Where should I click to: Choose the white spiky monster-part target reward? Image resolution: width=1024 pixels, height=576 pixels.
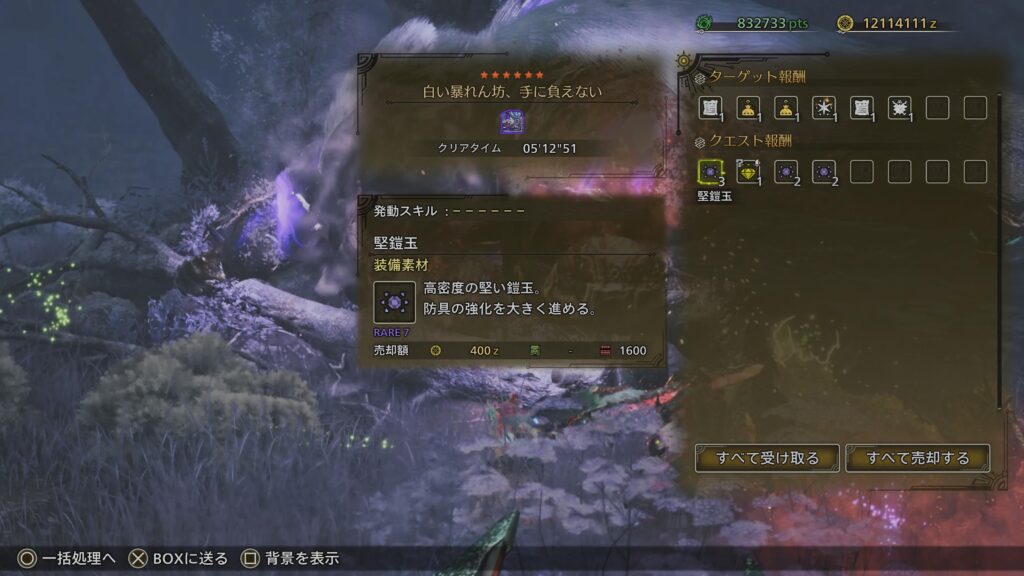click(899, 108)
